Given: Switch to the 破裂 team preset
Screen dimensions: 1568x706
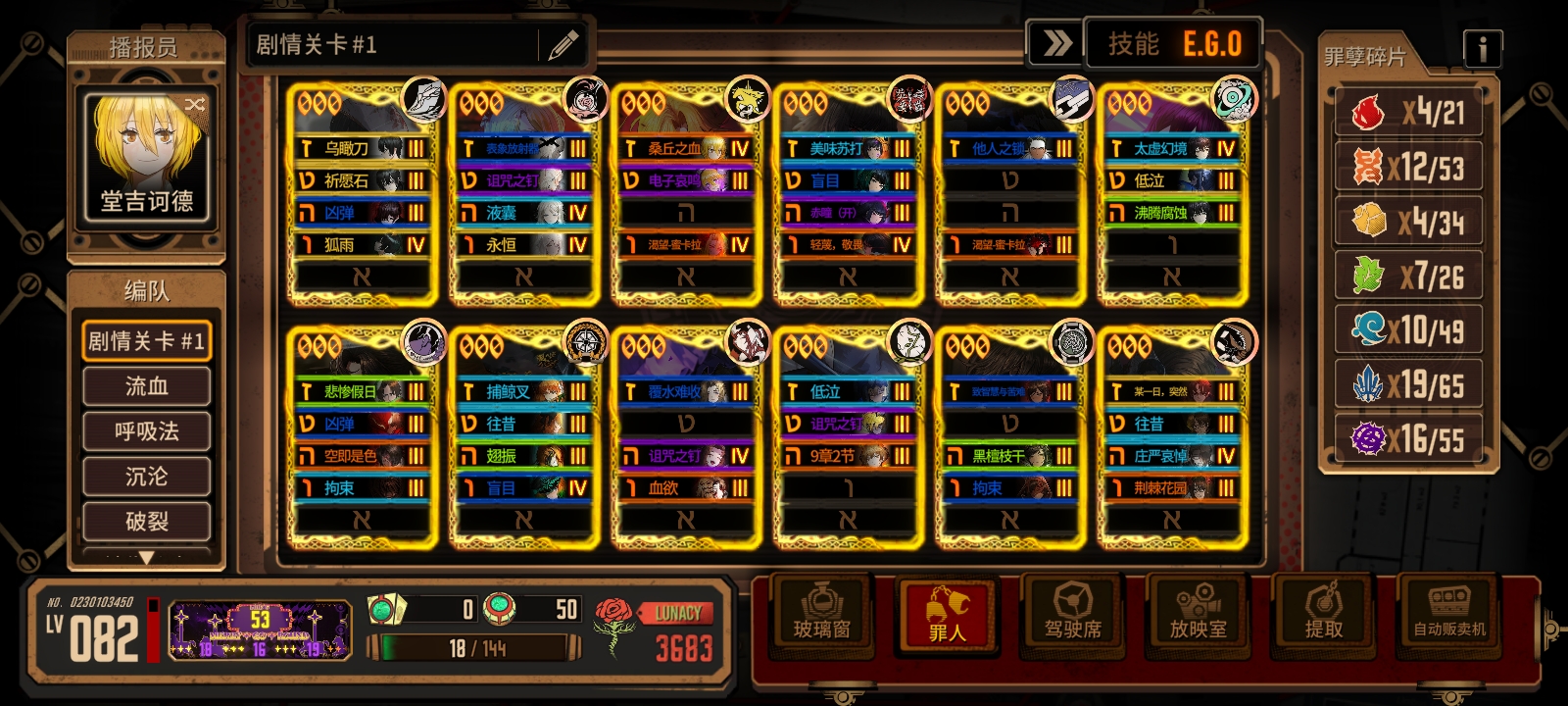Looking at the screenshot, I should pyautogui.click(x=147, y=522).
